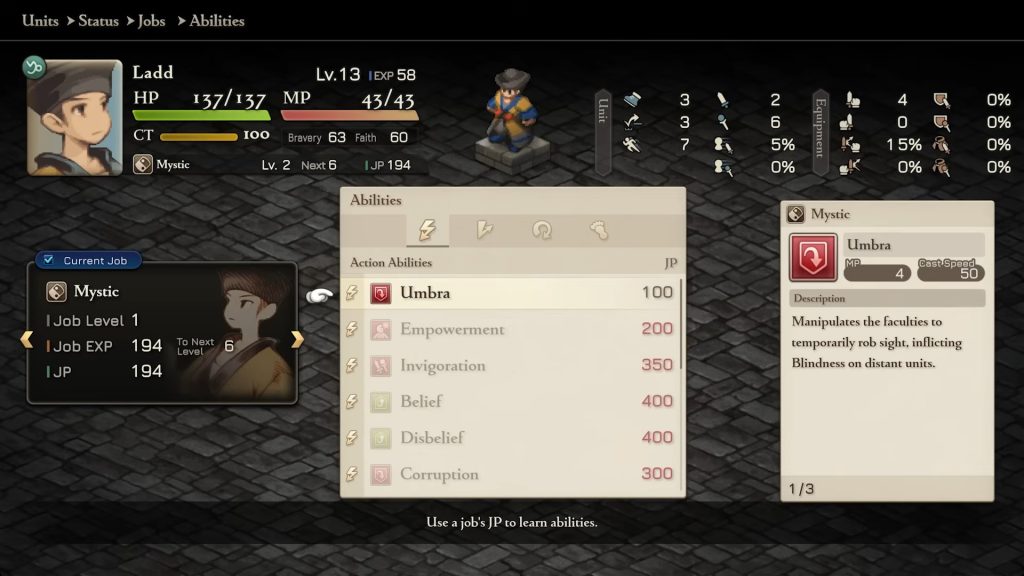Open the support abilities circular-arrow tab

pyautogui.click(x=542, y=231)
